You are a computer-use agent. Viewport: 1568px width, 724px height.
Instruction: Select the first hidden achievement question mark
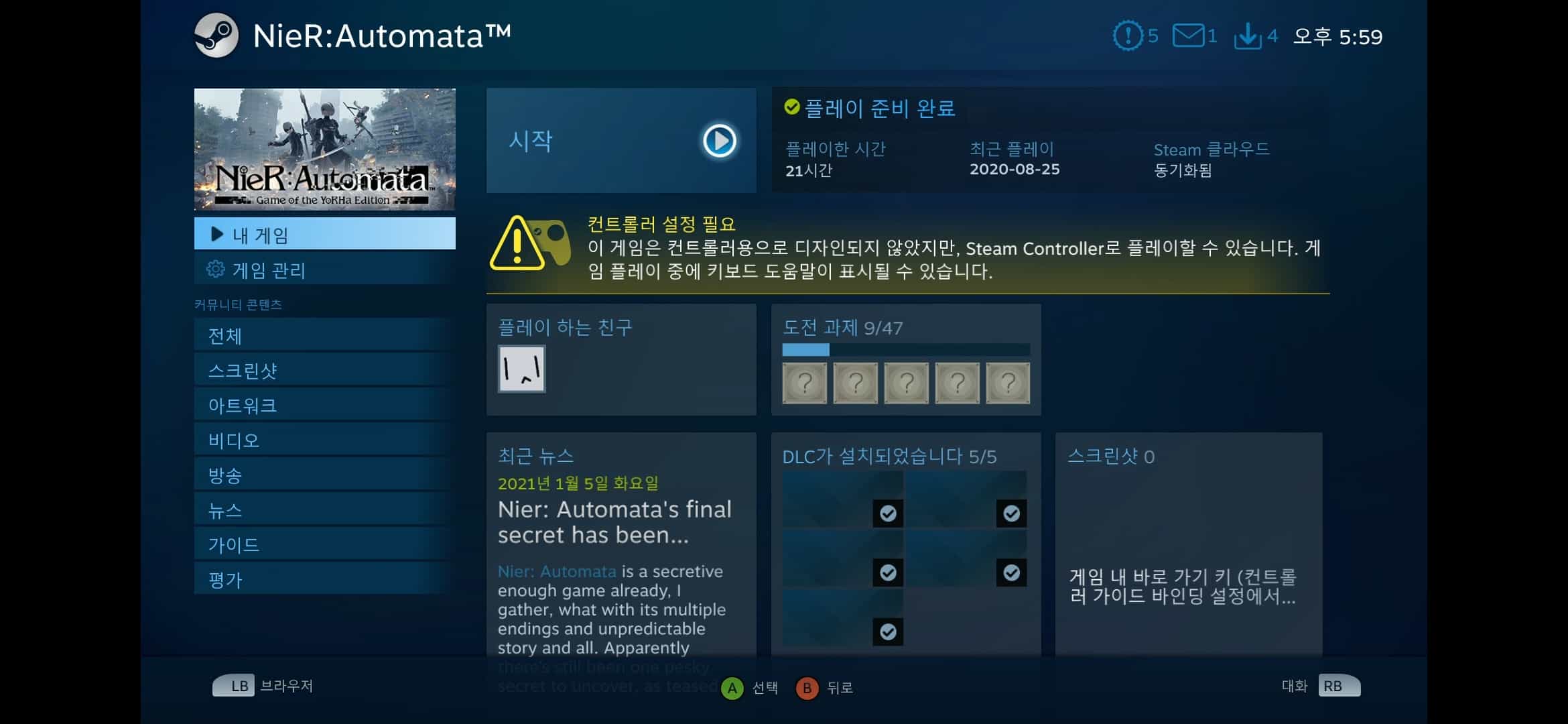(803, 382)
